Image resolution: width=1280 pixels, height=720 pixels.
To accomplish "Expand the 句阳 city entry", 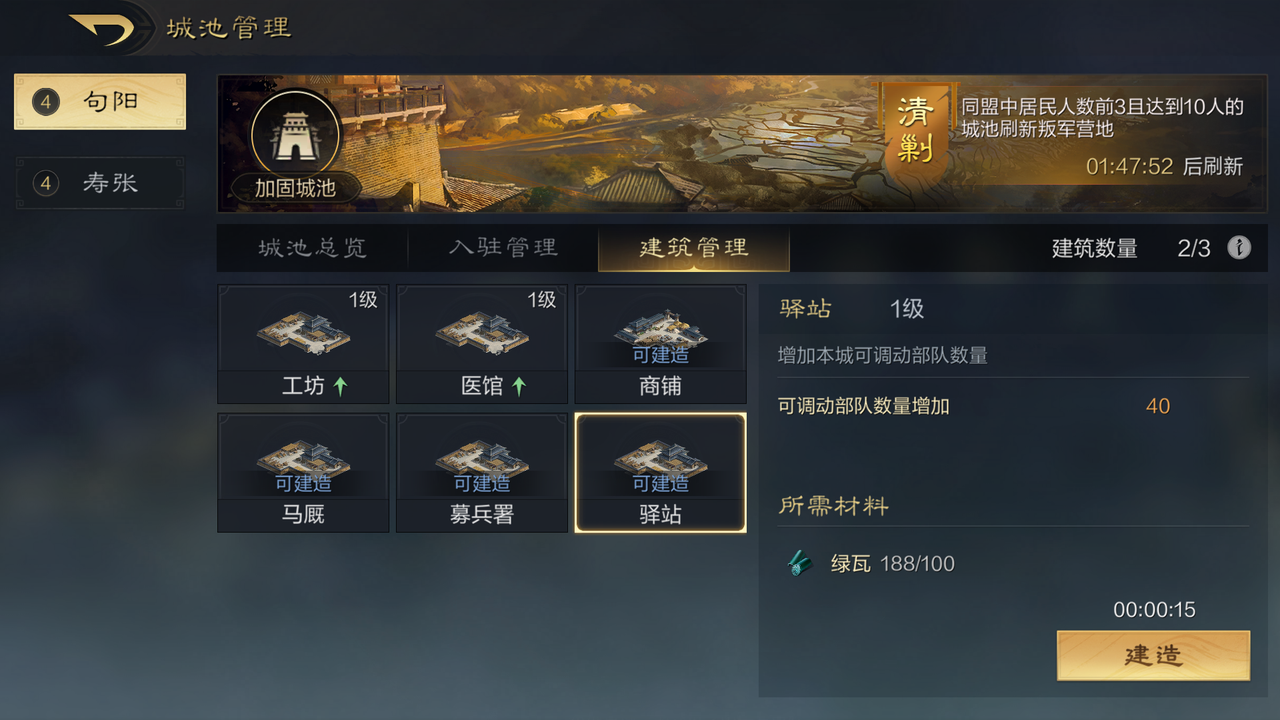I will [99, 101].
